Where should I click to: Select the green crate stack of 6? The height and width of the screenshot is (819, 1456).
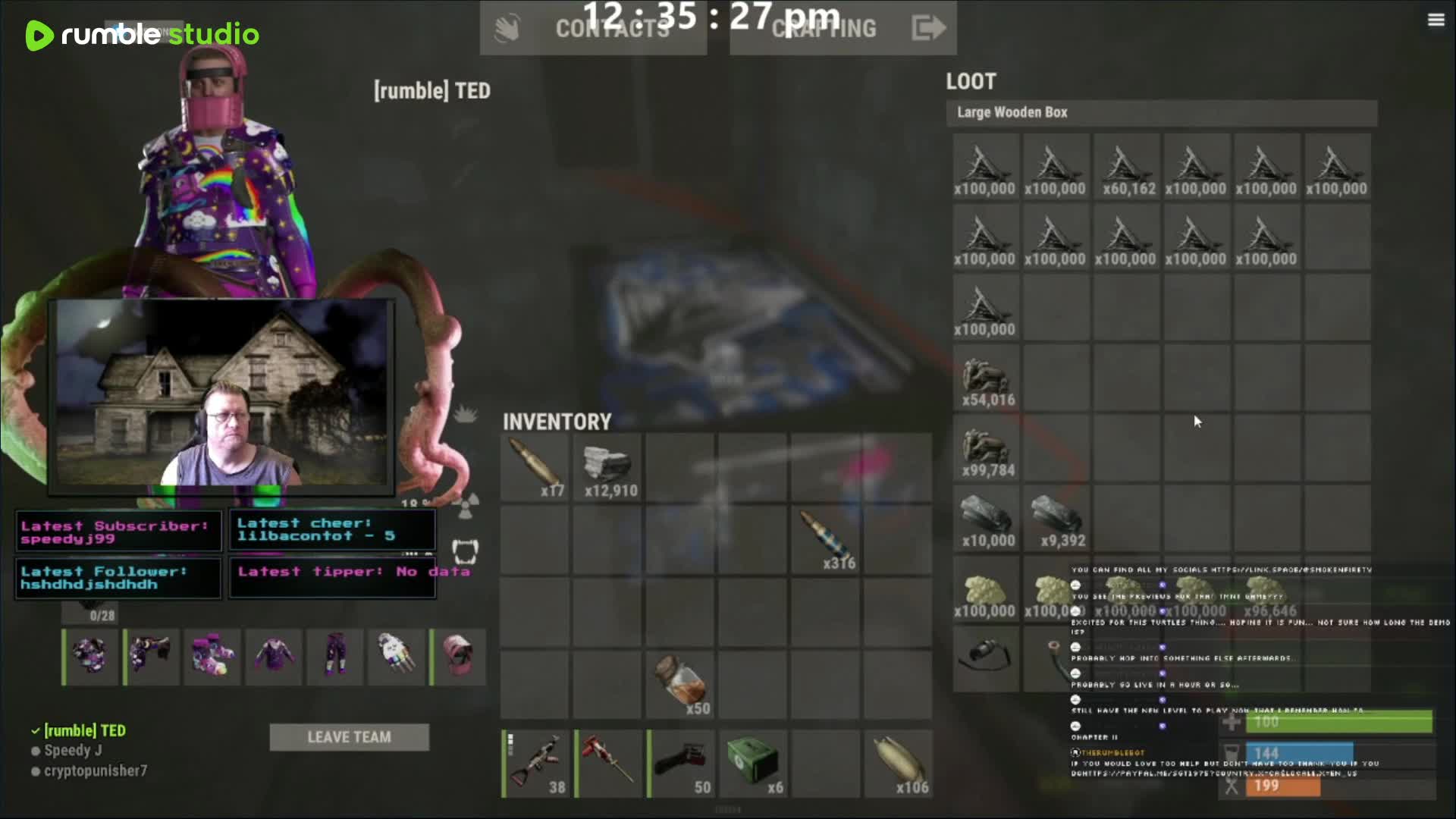(x=754, y=763)
